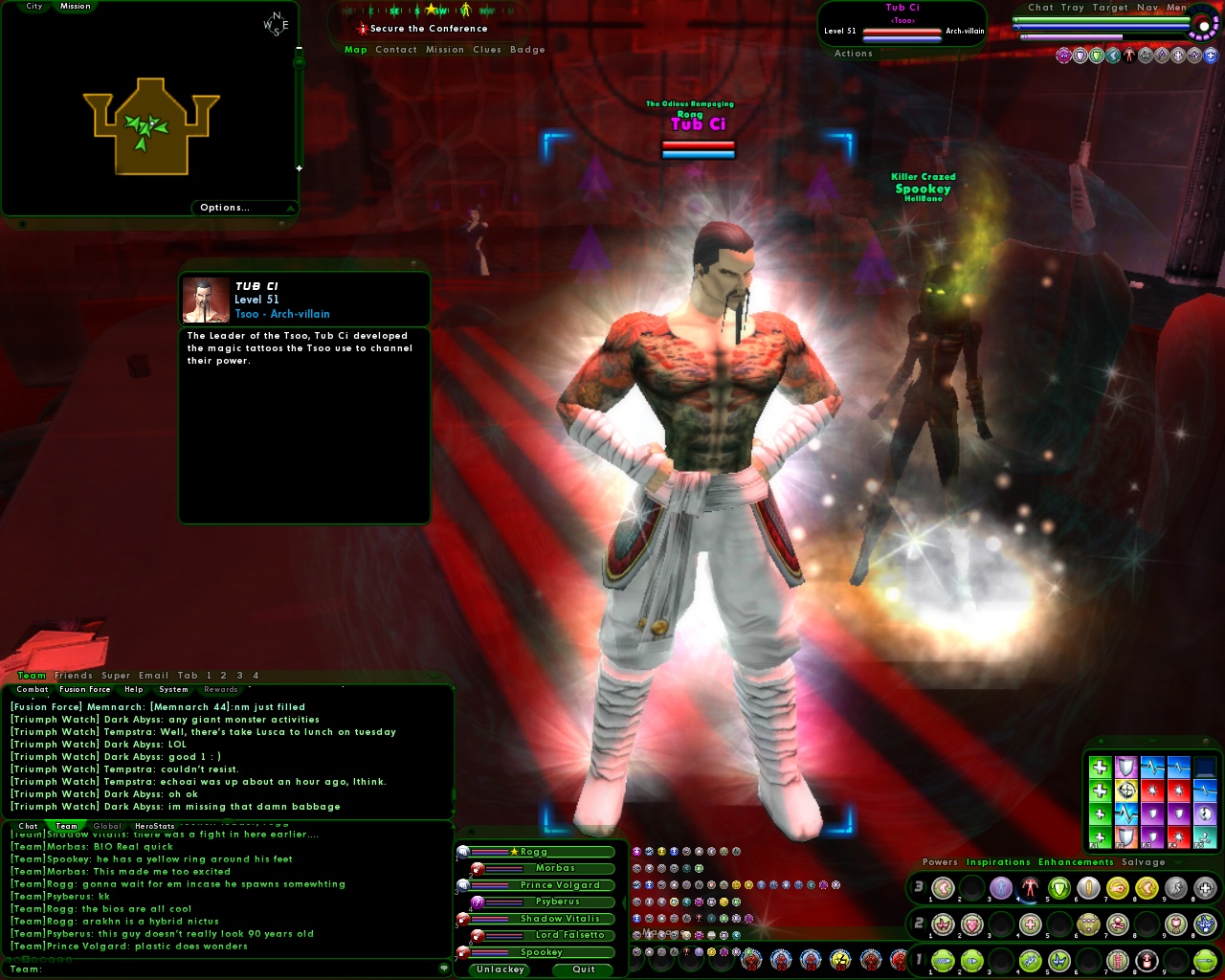Activate the green shield power in tray 3
1225x980 pixels.
pyautogui.click(x=1058, y=887)
